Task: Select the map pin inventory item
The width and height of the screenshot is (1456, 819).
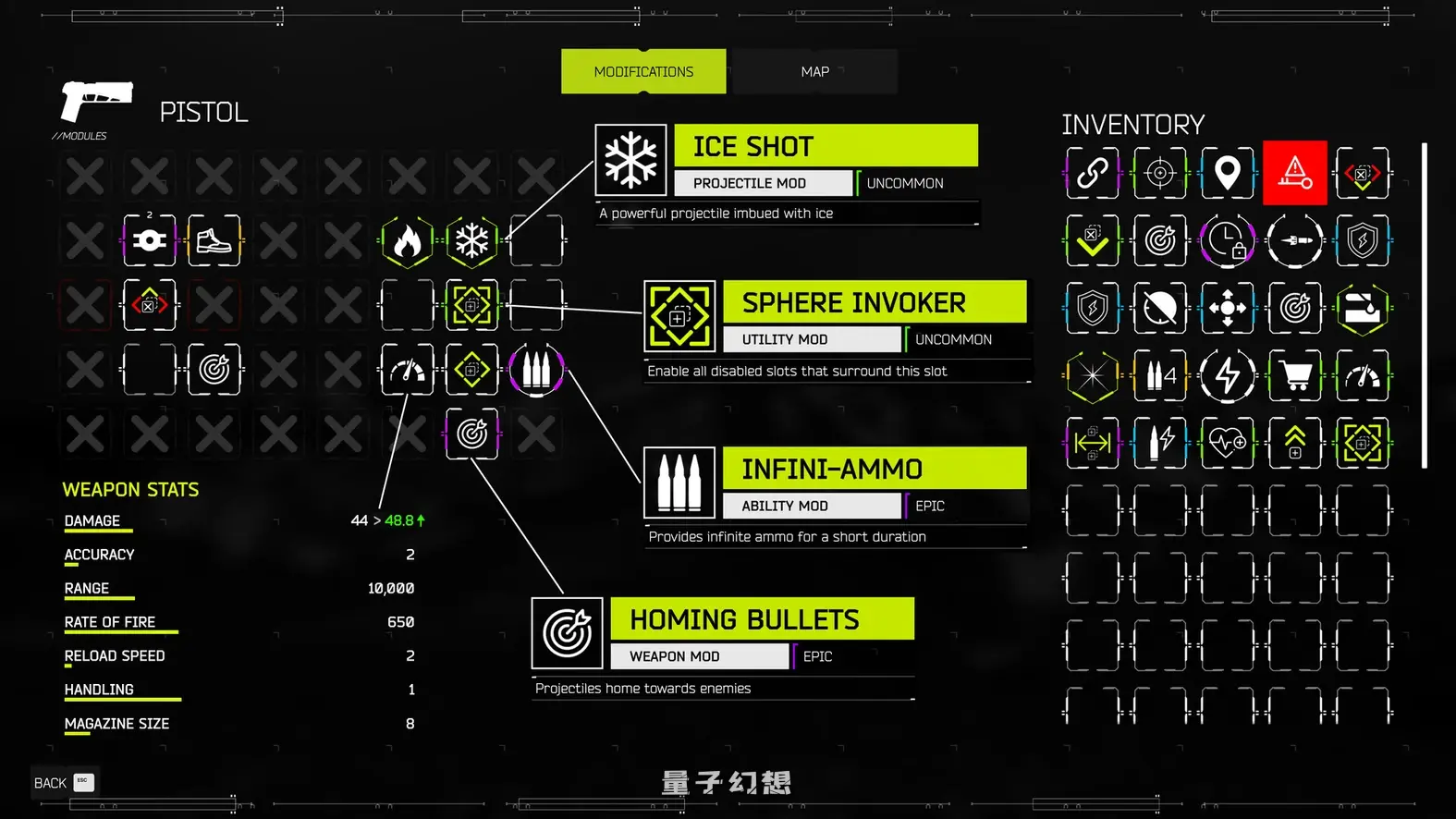Action: 1227,173
